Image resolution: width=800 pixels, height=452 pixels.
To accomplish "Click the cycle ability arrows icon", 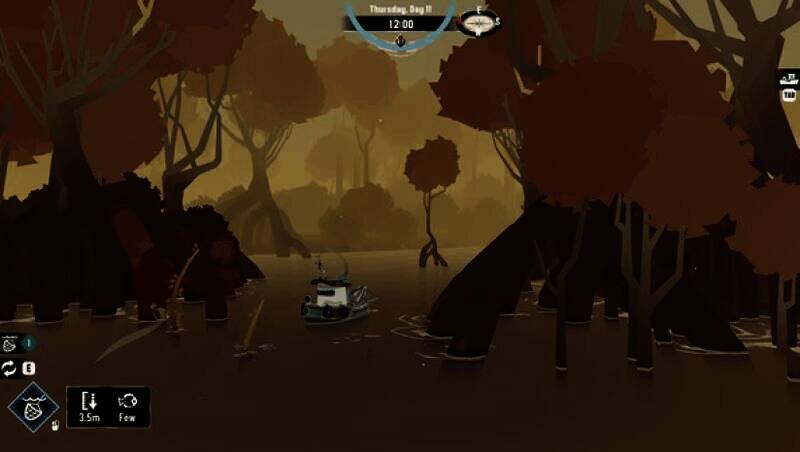I will coord(10,369).
